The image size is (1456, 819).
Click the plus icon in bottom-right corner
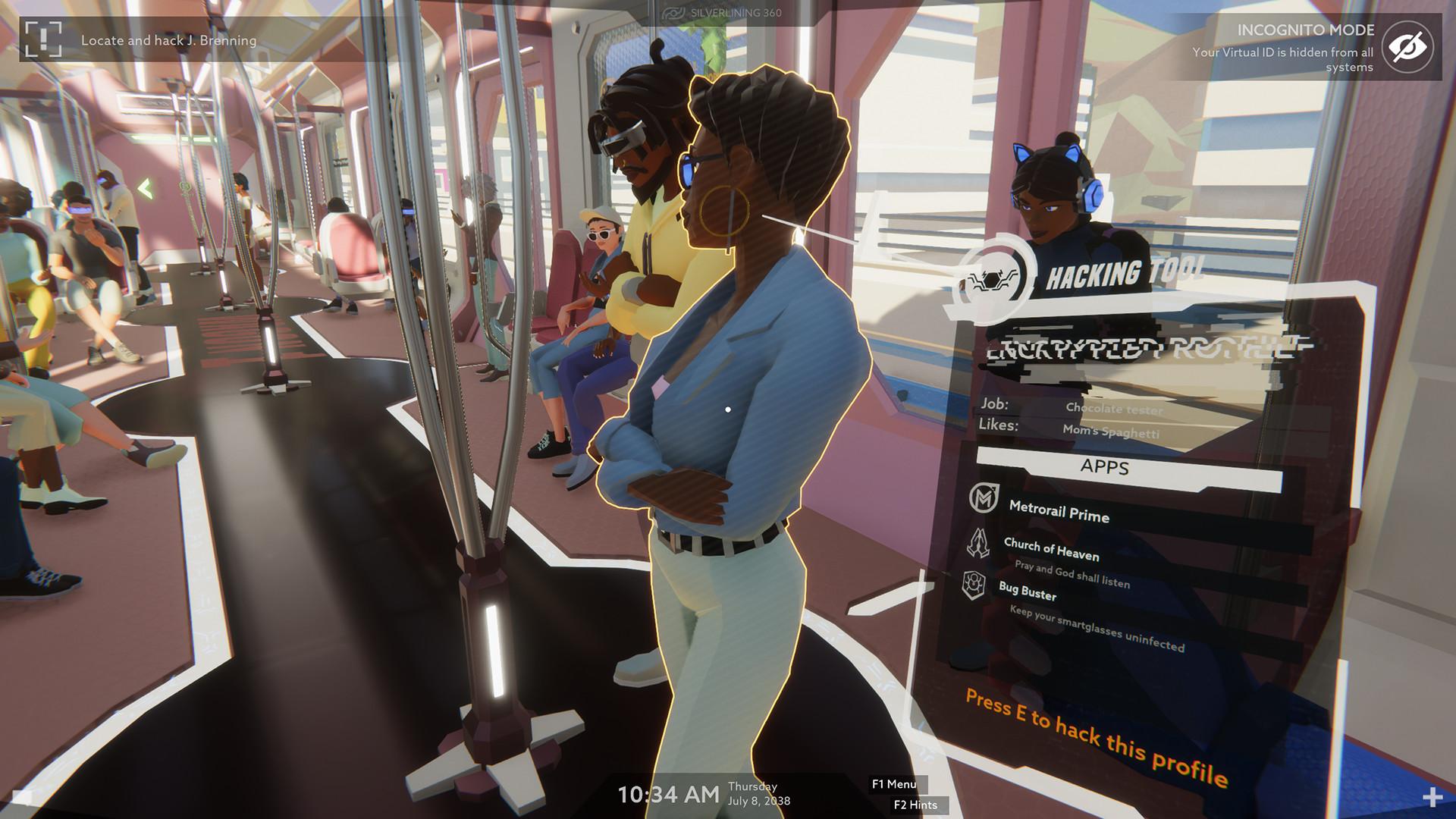pos(1434,799)
